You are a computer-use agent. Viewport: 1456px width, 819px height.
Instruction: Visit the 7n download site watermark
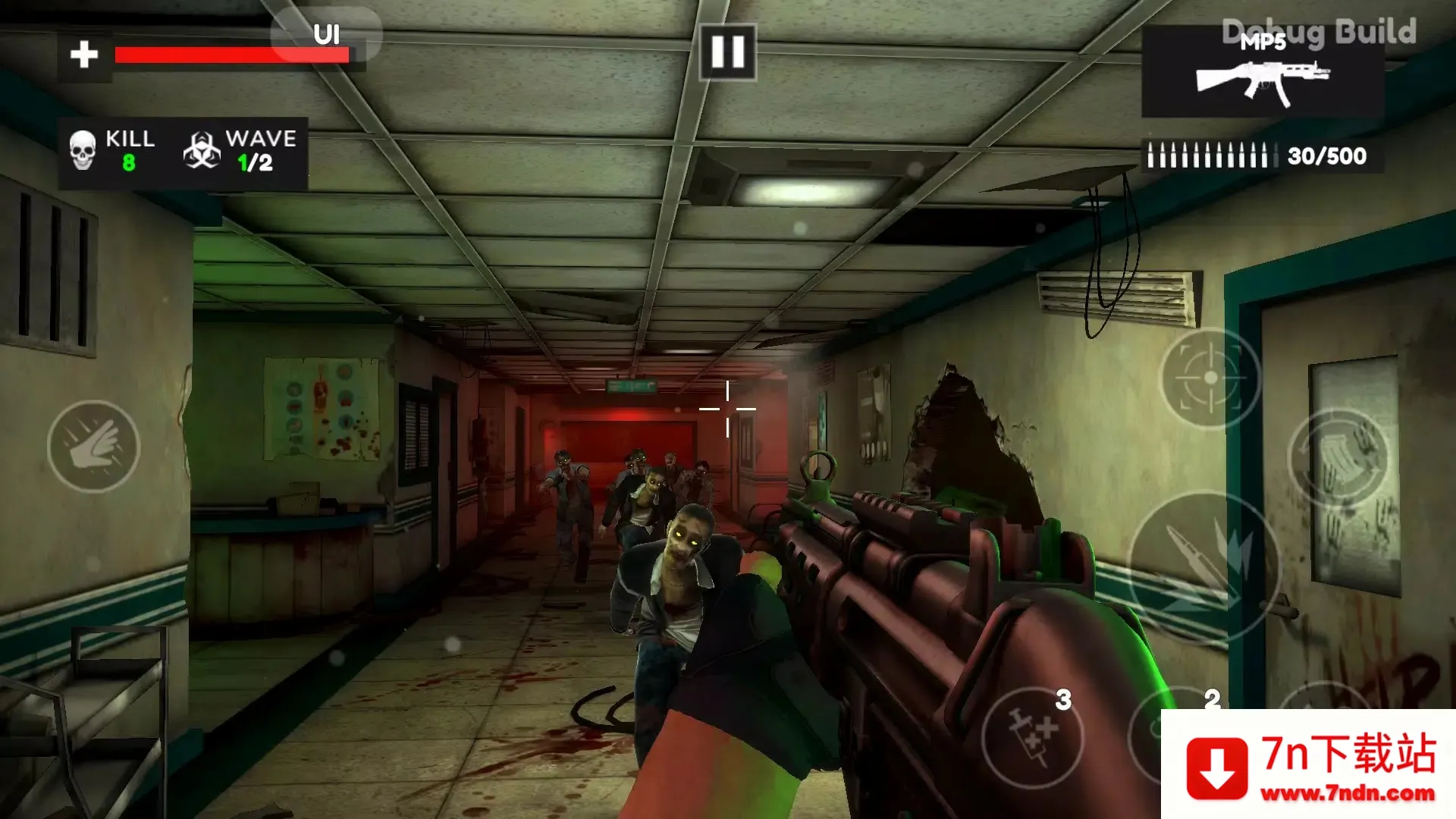point(1309,766)
